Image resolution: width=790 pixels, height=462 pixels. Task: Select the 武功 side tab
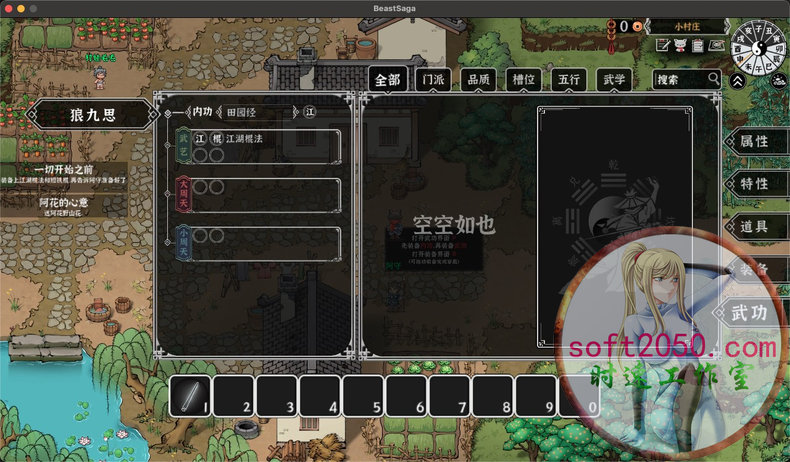coord(749,313)
